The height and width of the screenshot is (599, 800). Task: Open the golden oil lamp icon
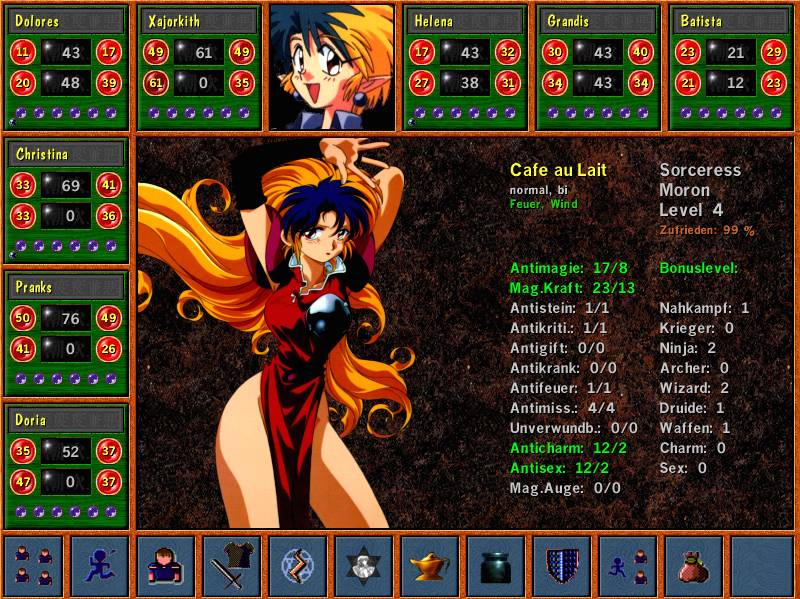430,565
